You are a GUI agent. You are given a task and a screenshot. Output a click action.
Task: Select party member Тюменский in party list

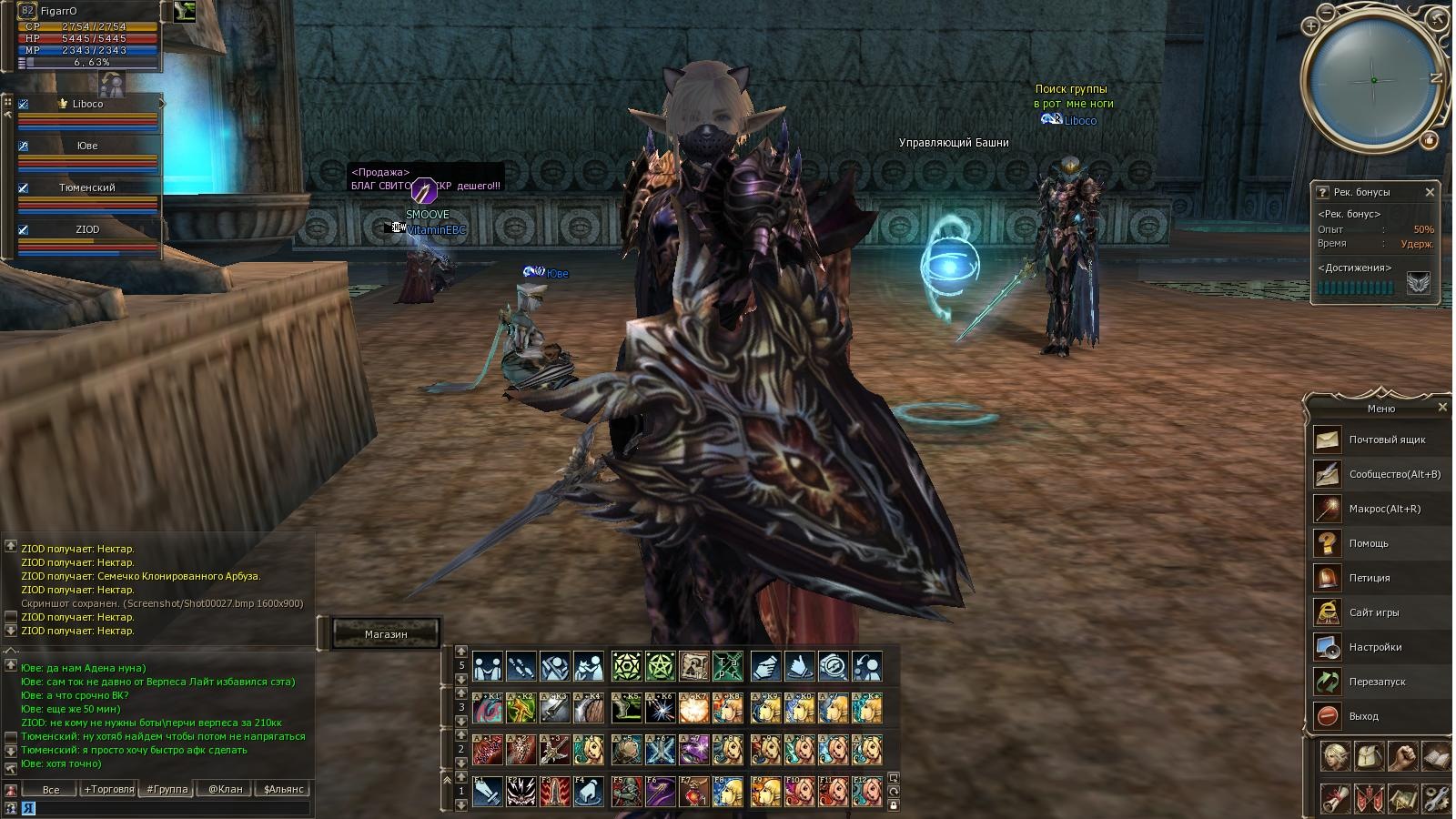87,188
